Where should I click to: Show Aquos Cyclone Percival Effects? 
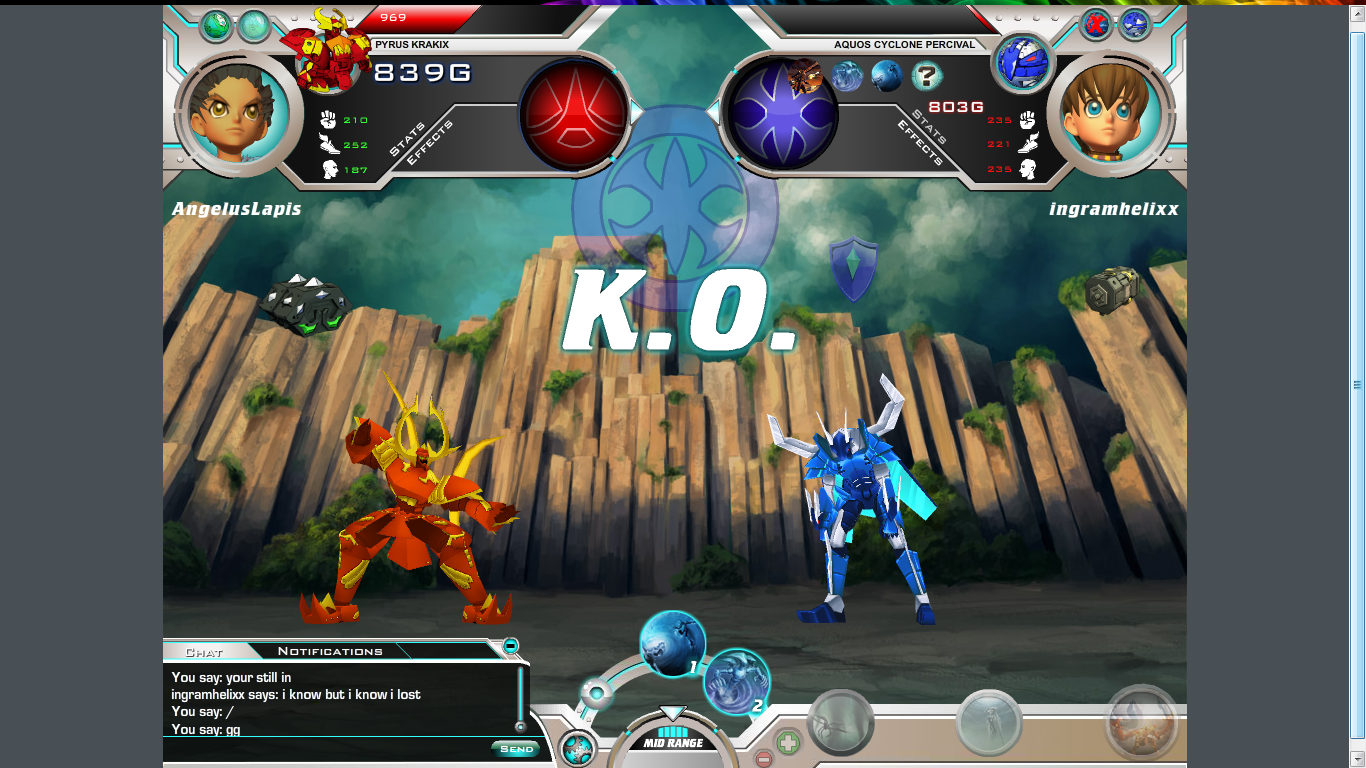click(x=920, y=144)
